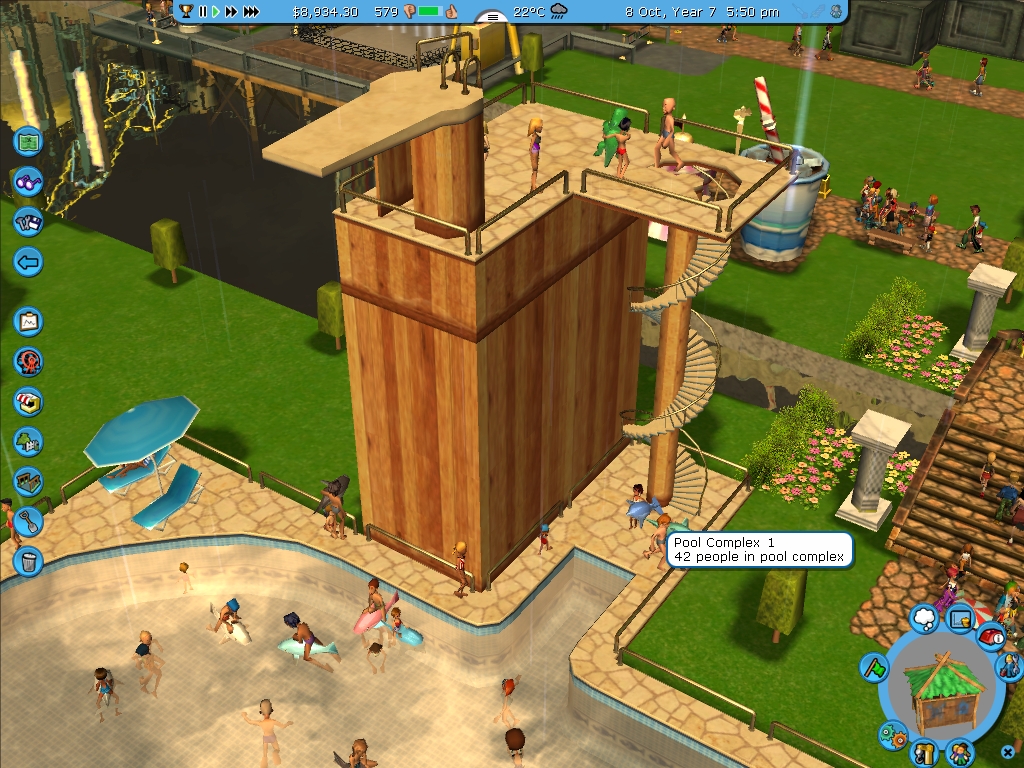
Task: Expand the top bar drop-down handle
Action: coord(492,17)
